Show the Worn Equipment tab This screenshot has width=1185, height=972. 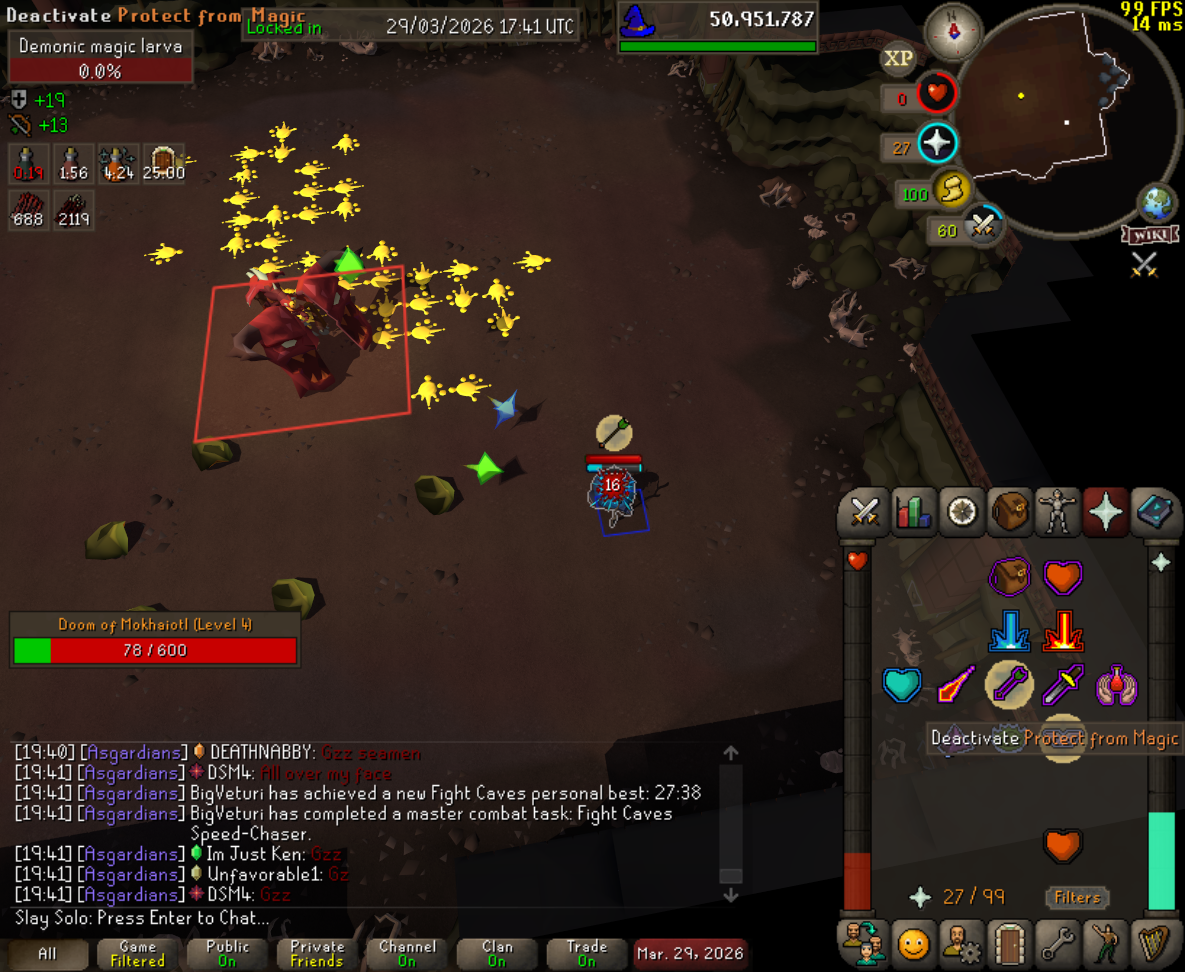(1058, 513)
